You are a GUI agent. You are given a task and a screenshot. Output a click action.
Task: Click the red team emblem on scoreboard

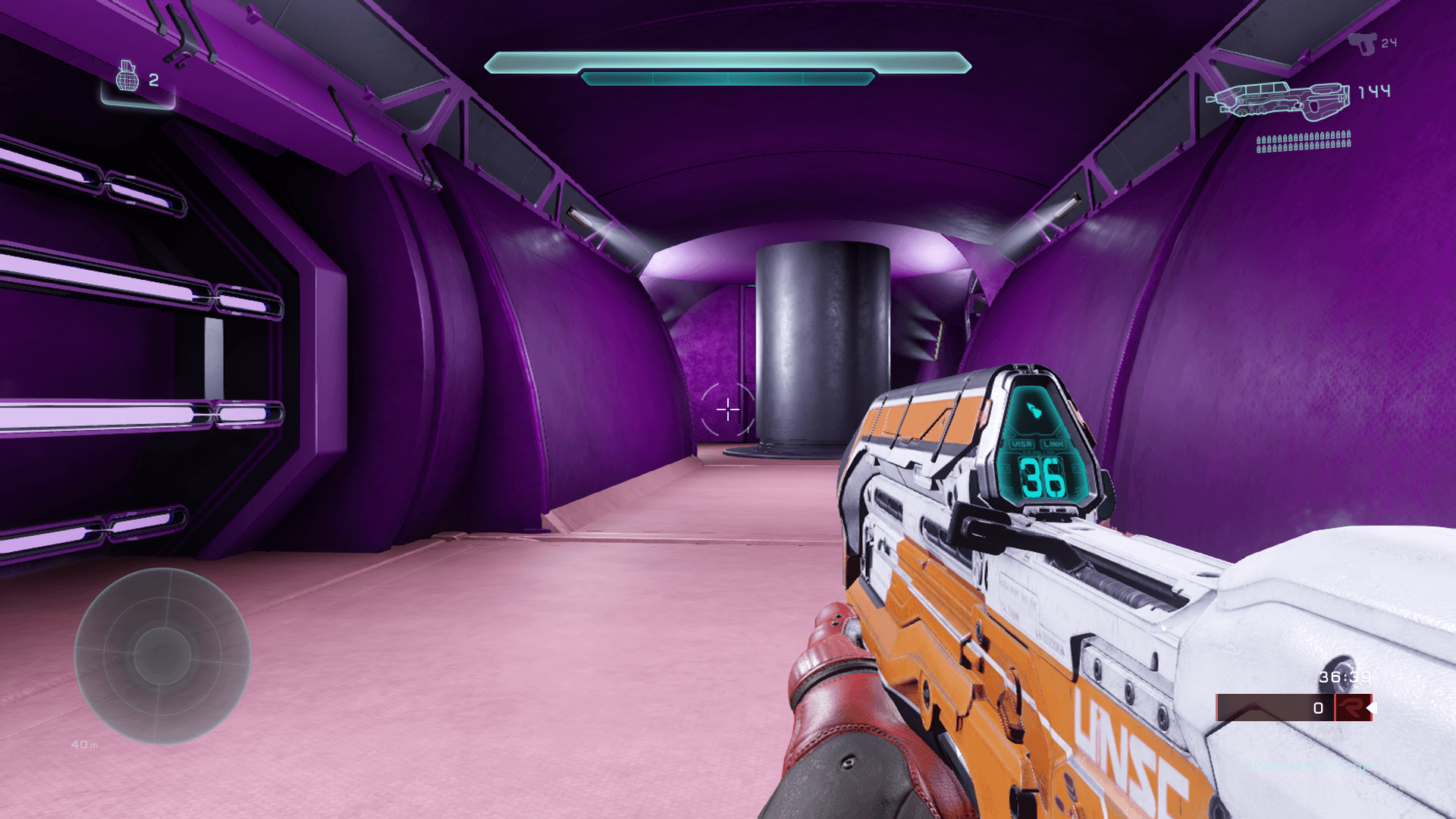[x=1351, y=708]
